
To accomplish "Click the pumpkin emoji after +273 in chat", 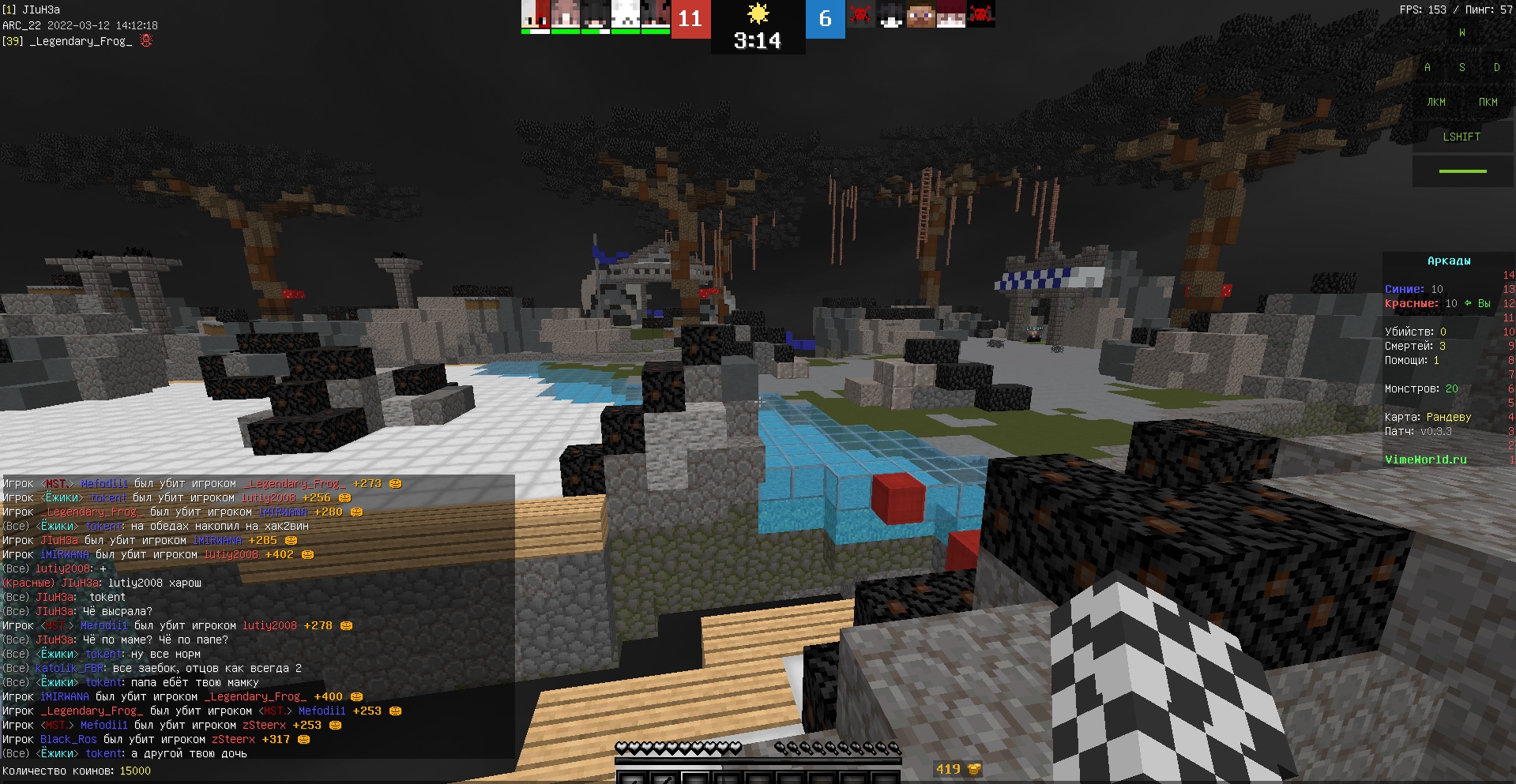I will (396, 484).
